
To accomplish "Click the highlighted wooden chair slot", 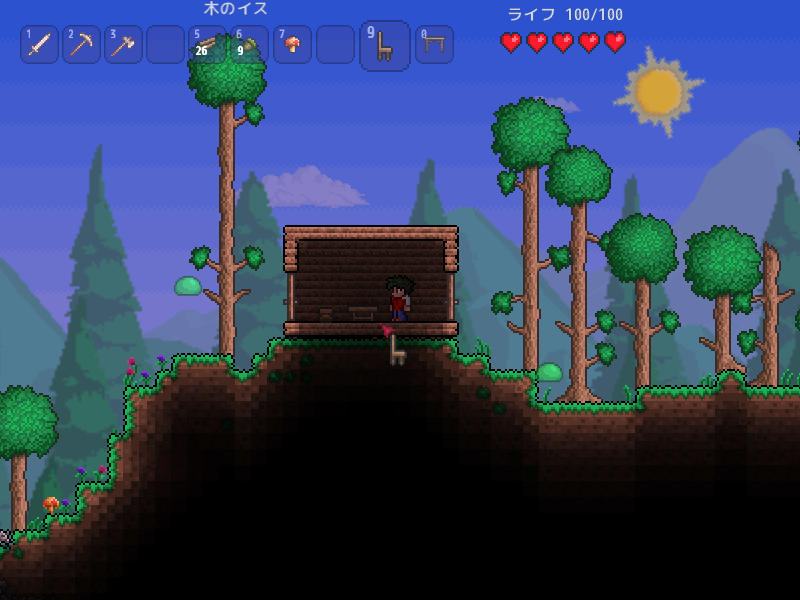I will tap(385, 46).
